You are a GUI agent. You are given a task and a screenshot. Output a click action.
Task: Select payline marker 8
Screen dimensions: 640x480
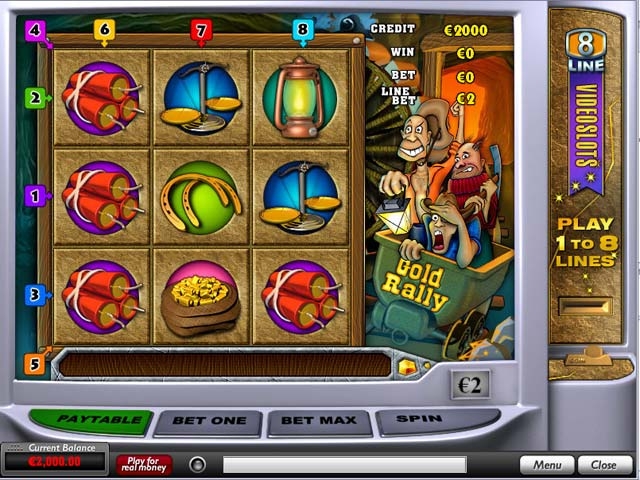tap(303, 30)
